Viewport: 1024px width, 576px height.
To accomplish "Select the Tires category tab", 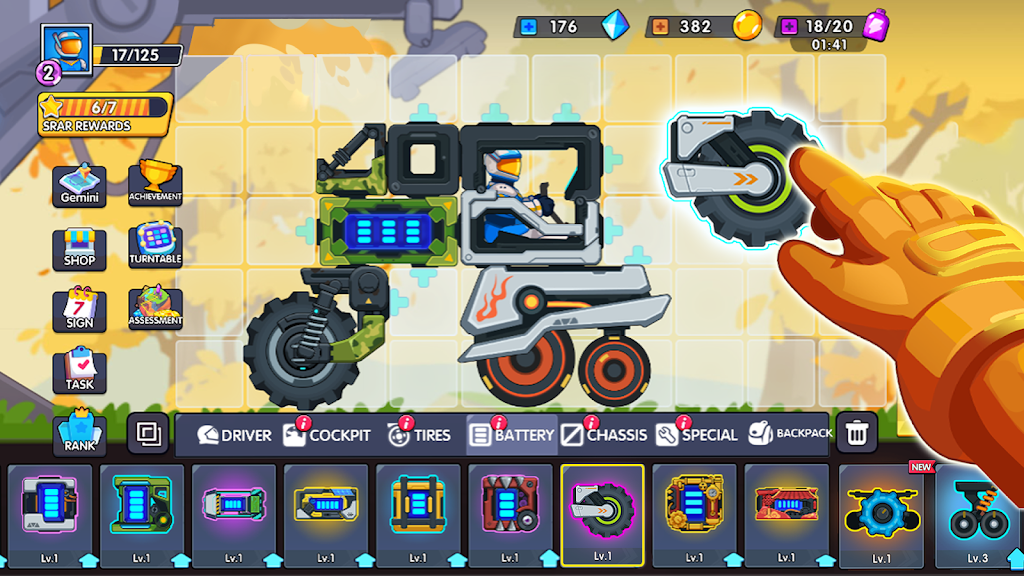I will 419,435.
